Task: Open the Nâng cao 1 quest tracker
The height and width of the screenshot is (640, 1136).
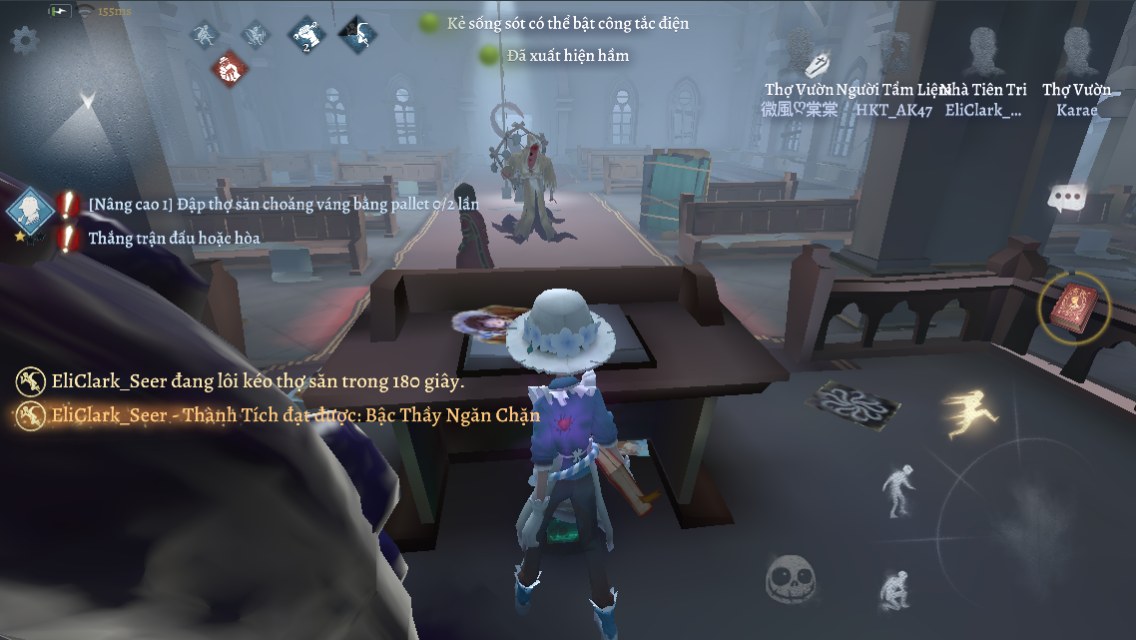Action: pyautogui.click(x=30, y=210)
